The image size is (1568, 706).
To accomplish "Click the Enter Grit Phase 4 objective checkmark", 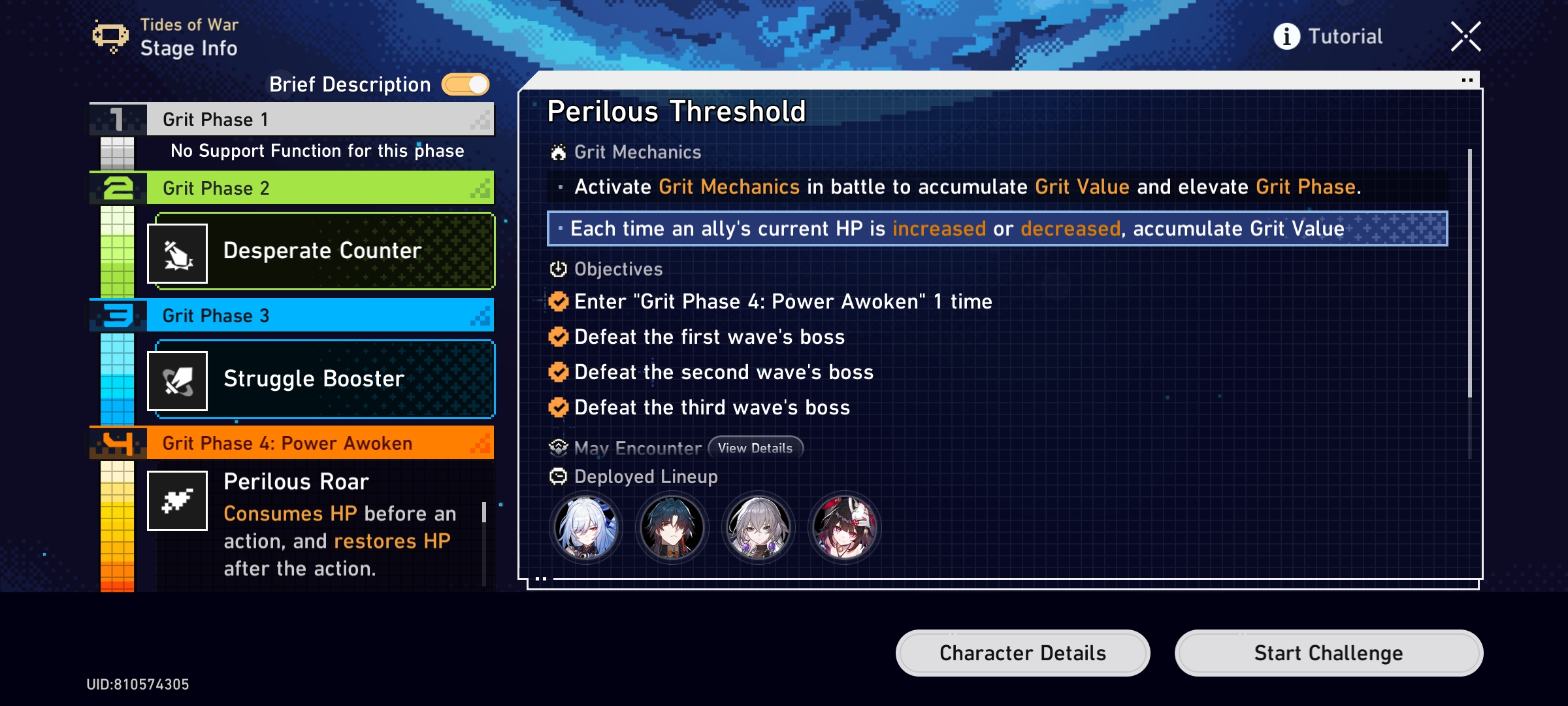I will (558, 301).
